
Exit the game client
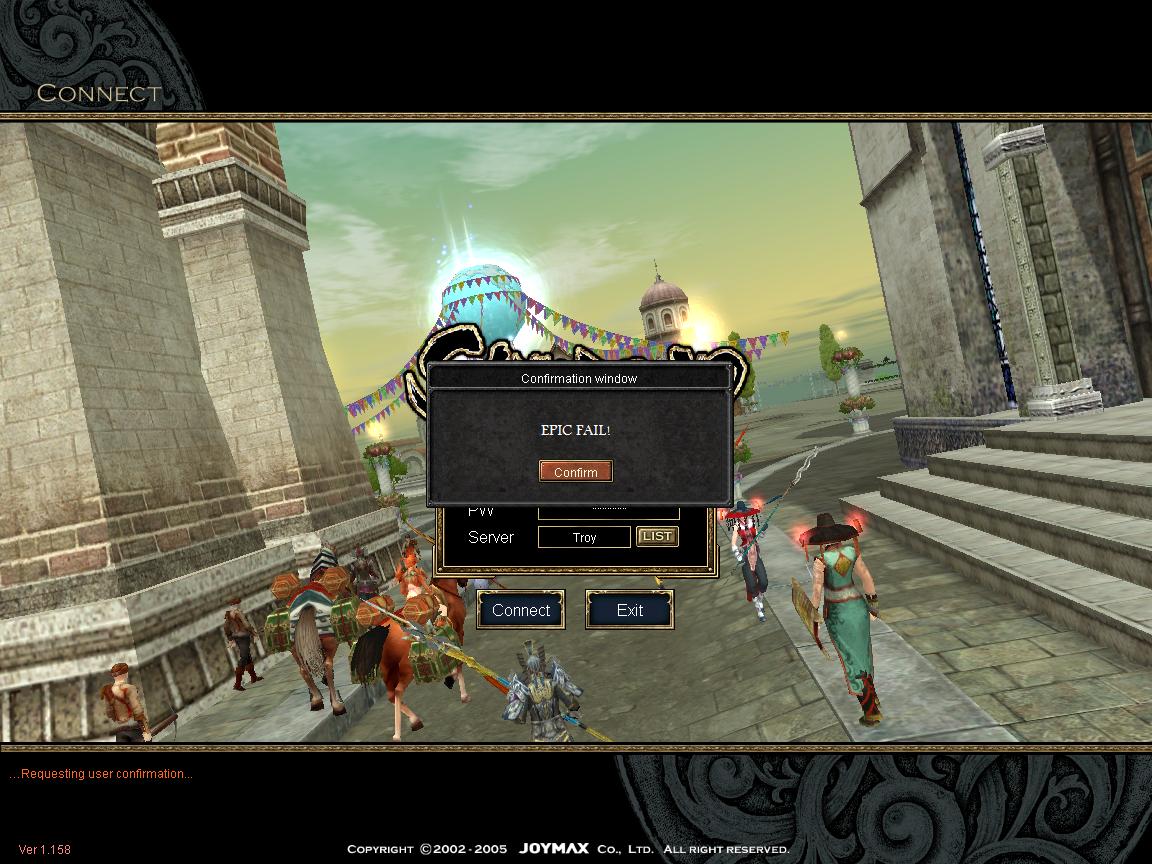[629, 610]
